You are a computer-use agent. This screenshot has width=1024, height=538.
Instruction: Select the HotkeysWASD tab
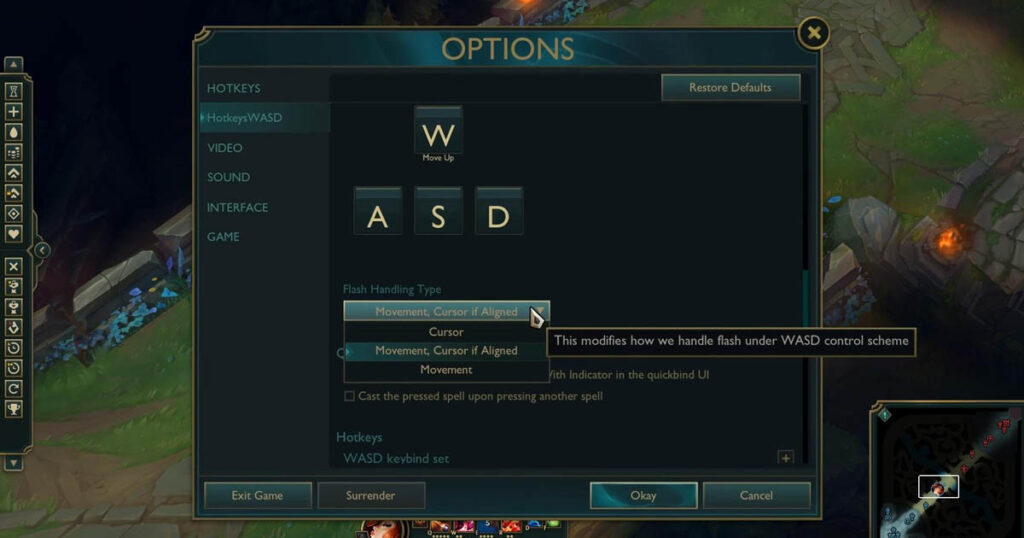pos(245,118)
